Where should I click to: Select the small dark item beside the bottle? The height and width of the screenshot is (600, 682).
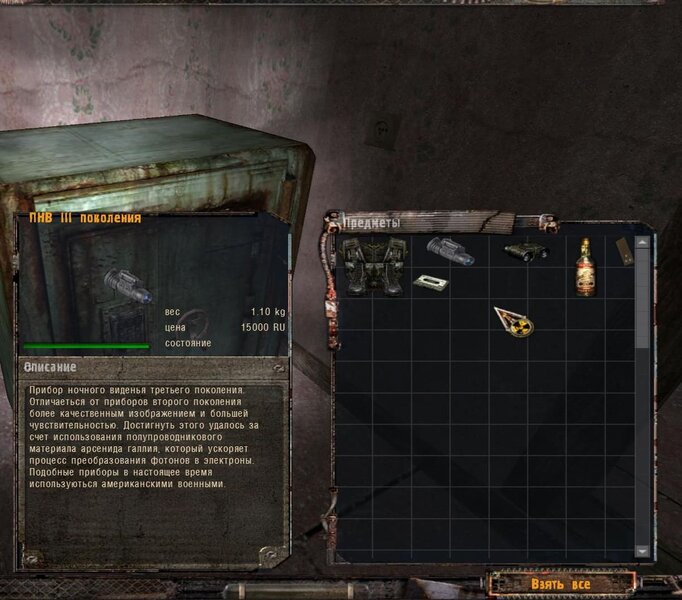(622, 251)
